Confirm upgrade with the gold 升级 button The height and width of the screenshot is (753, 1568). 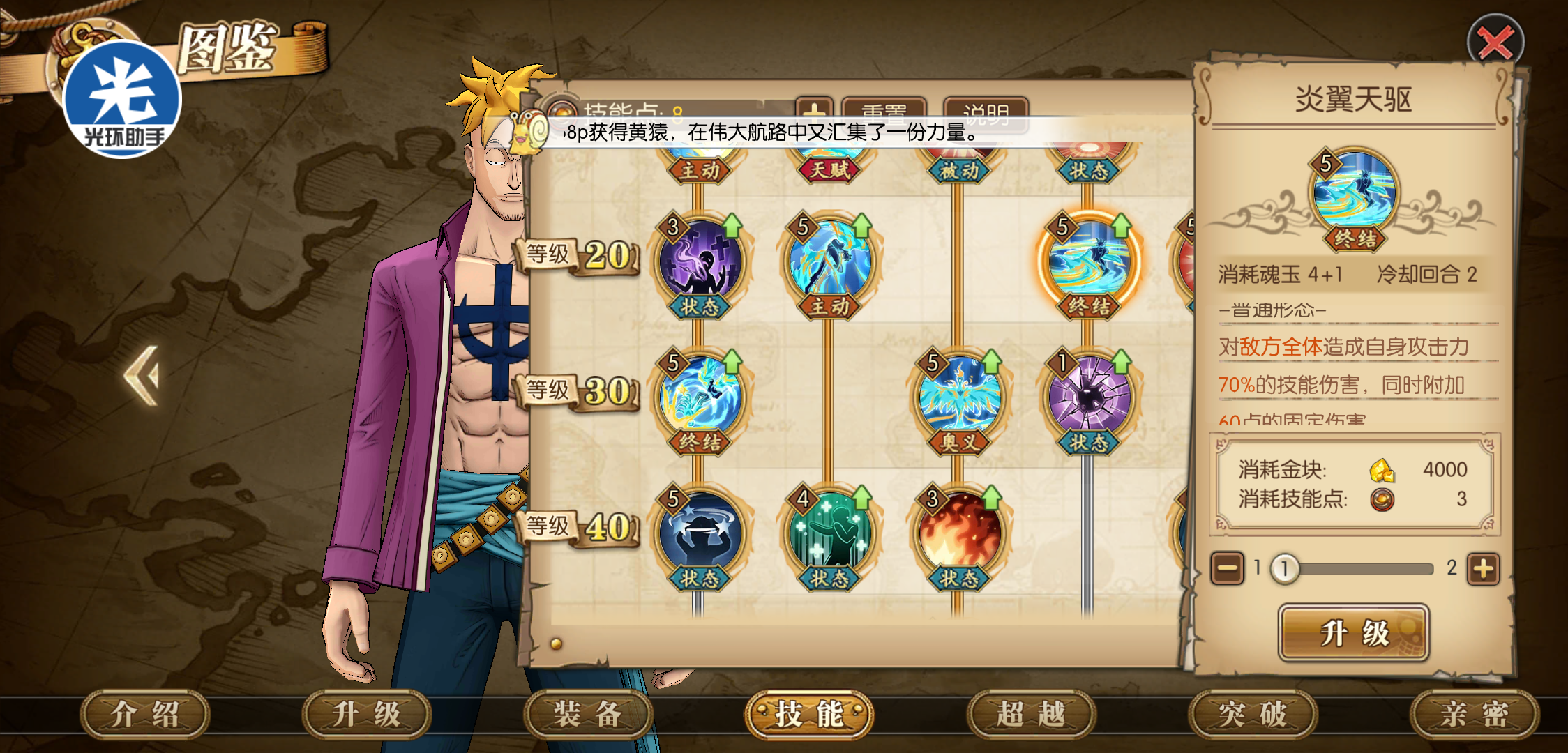(1353, 633)
